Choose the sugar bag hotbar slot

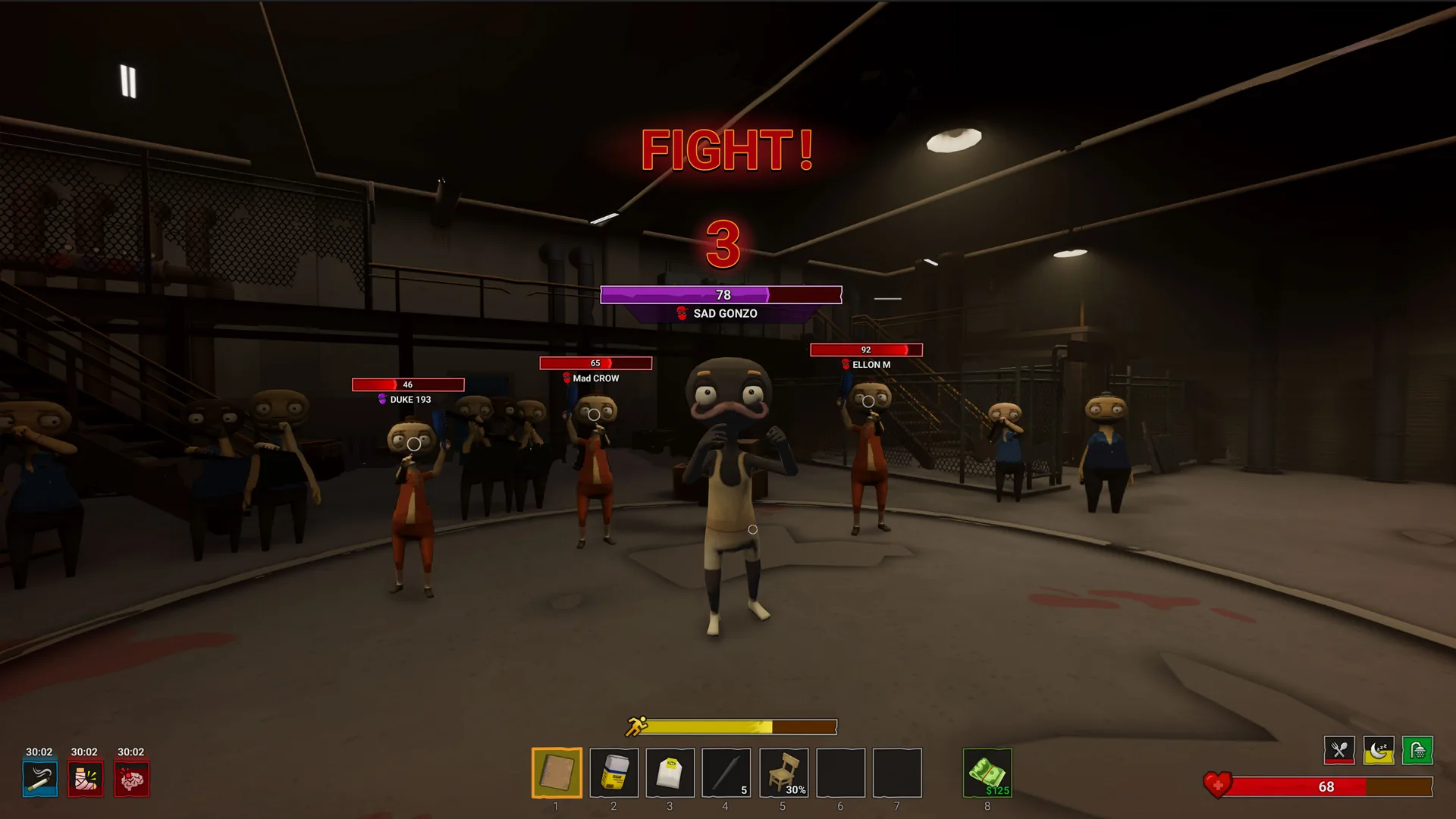(613, 773)
